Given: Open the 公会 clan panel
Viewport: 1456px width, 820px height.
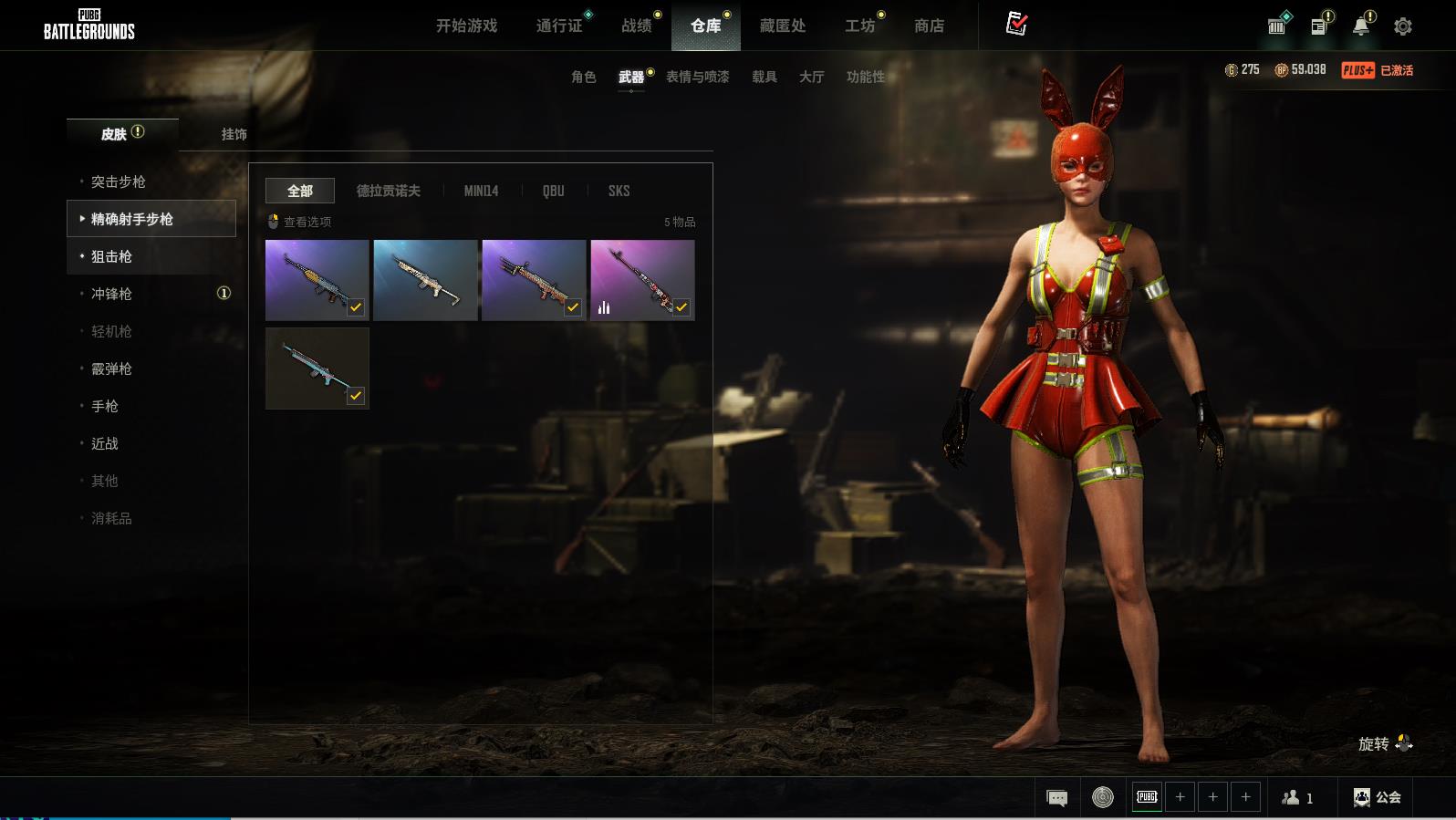Looking at the screenshot, I should (x=1378, y=797).
